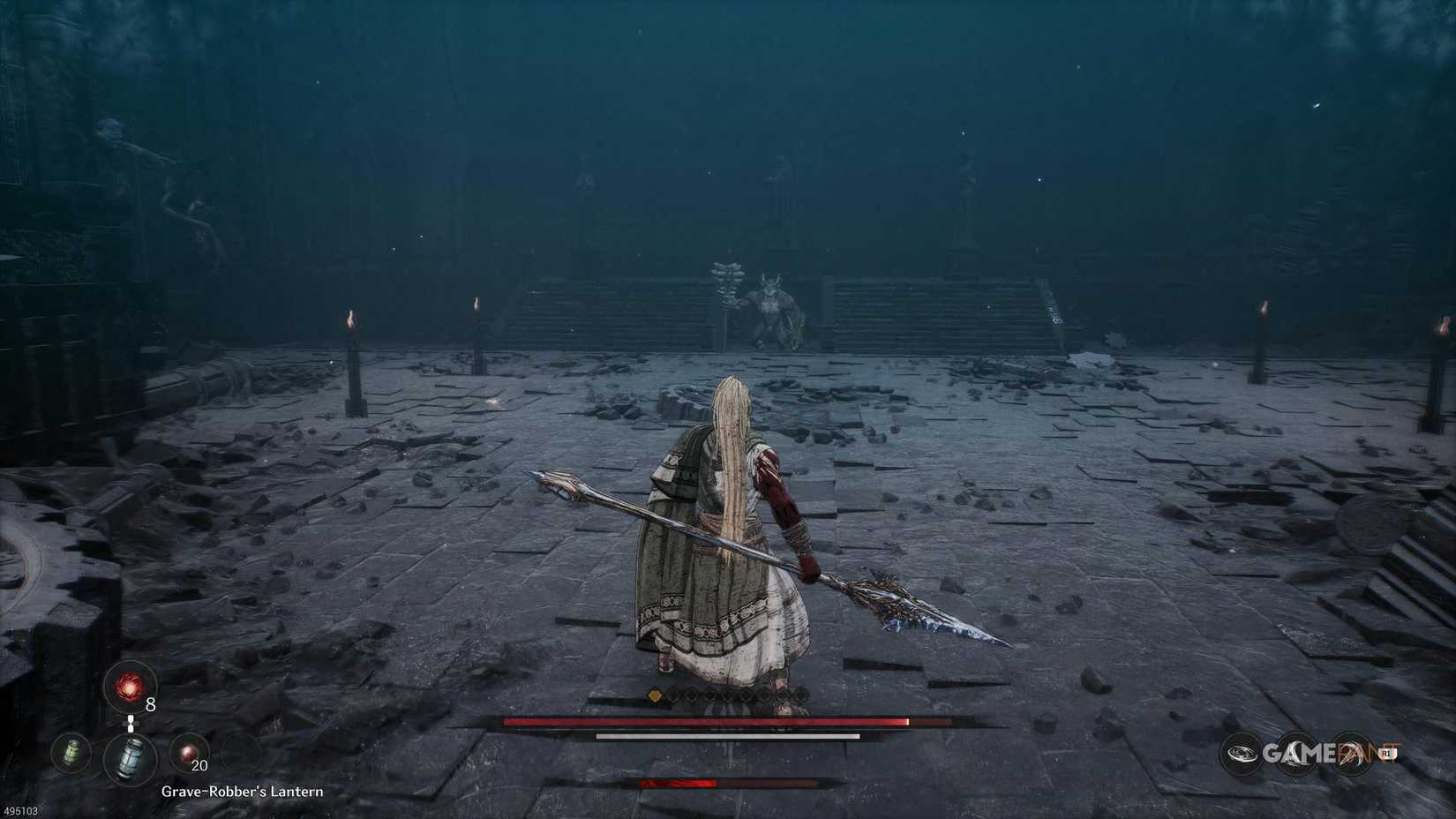Expand the quick slot connector above the lantern

pyautogui.click(x=131, y=724)
